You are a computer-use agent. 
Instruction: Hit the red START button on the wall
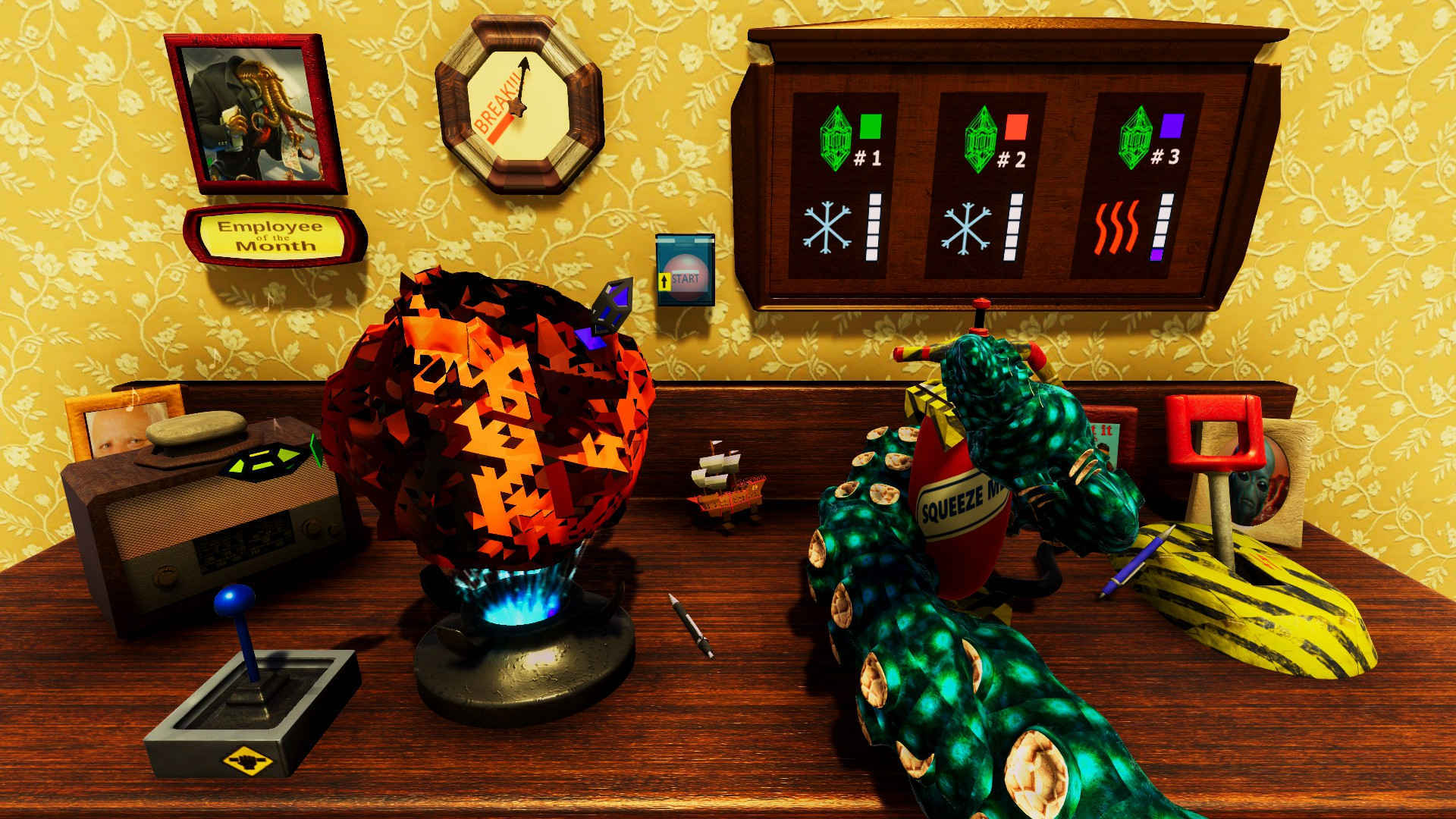(686, 278)
